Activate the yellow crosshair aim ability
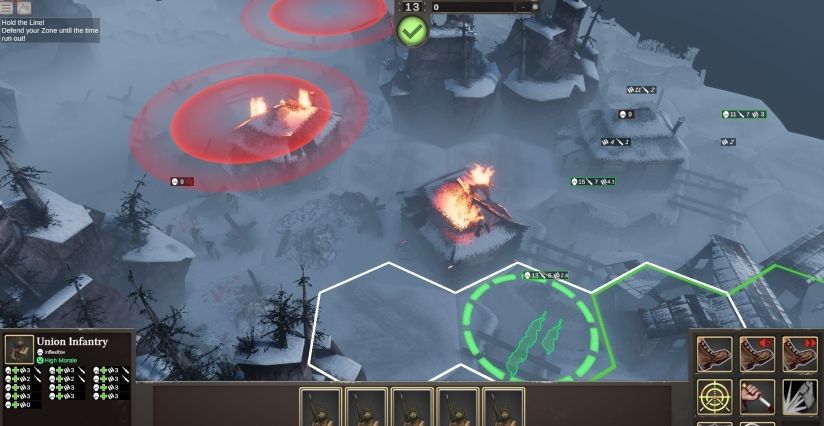The width and height of the screenshot is (824, 426). point(714,397)
